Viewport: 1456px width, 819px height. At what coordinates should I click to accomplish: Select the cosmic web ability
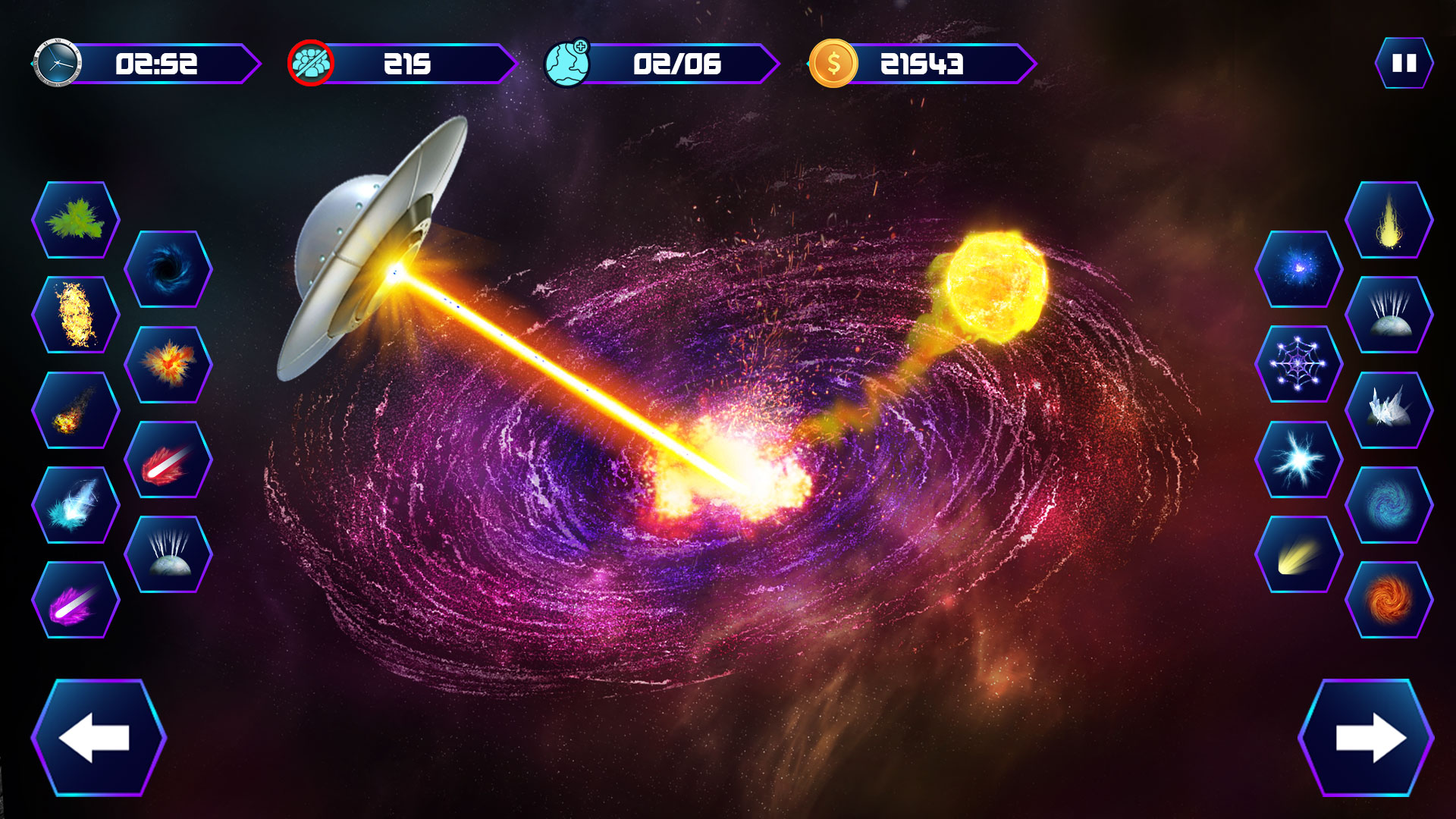tap(1298, 362)
